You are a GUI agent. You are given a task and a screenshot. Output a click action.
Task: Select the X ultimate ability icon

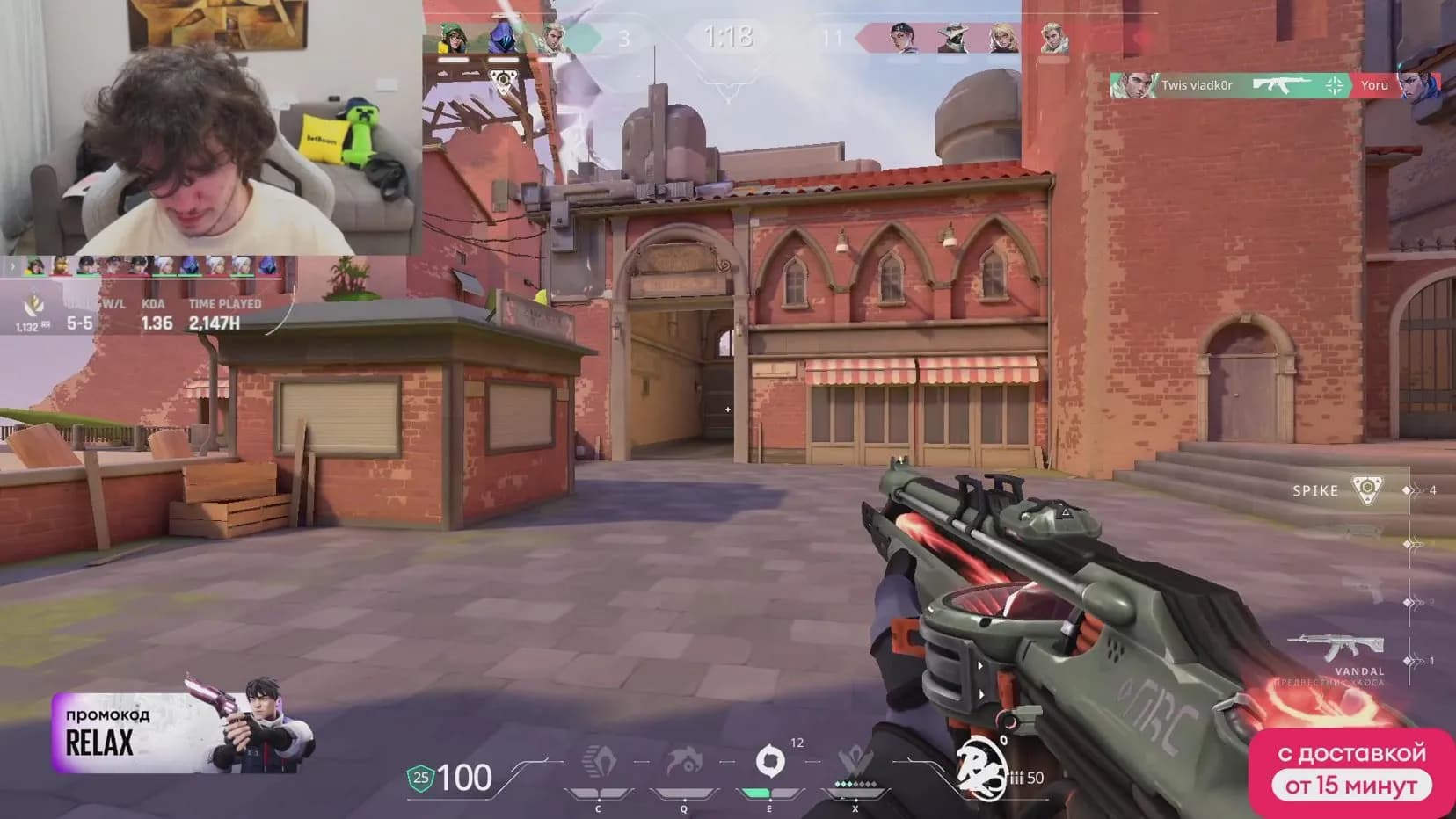coord(854,762)
